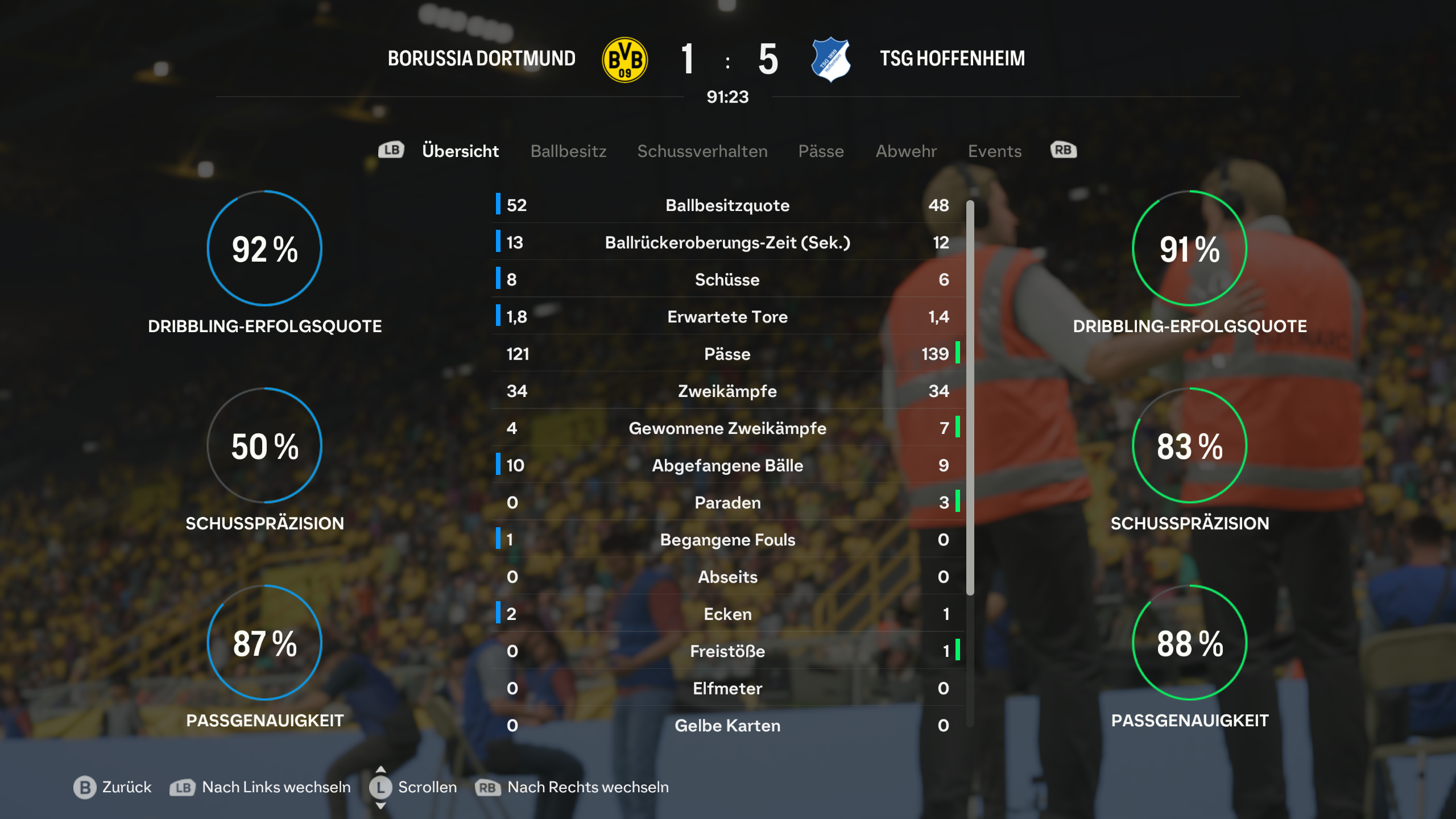
Task: Select the Pässe tab
Action: tap(821, 151)
